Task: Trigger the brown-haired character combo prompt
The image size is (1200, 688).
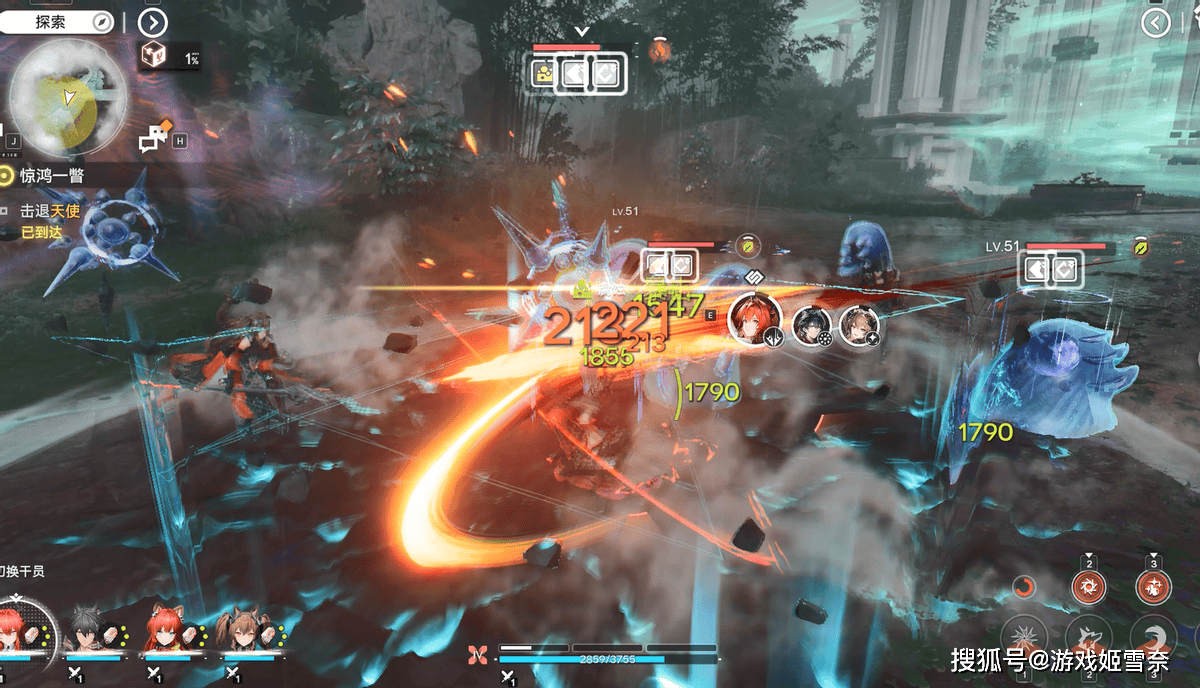Action: click(x=859, y=326)
